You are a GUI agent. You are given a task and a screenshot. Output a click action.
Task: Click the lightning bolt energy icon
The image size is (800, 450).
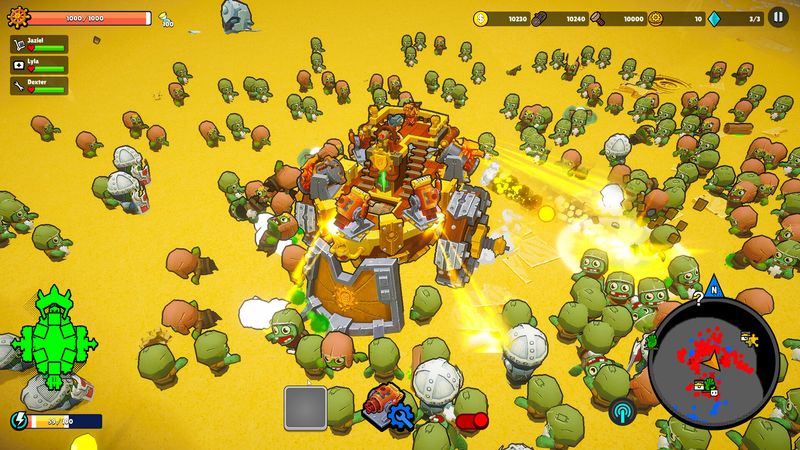point(18,421)
